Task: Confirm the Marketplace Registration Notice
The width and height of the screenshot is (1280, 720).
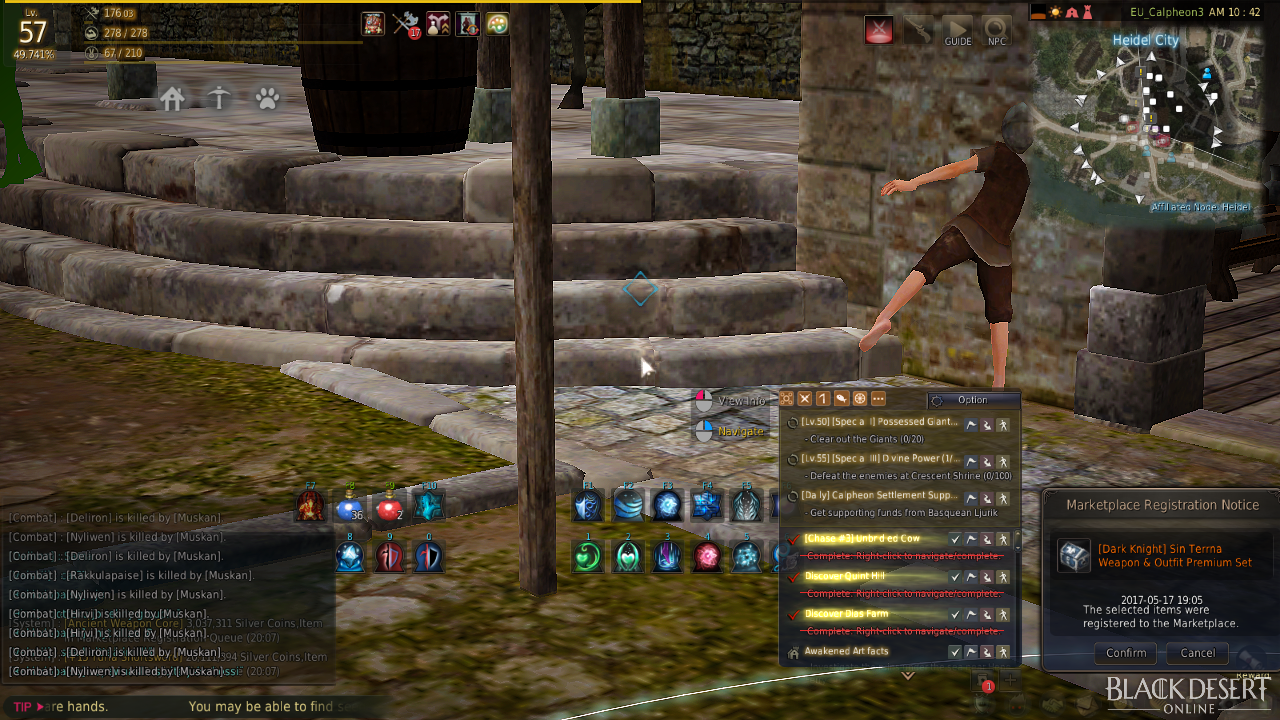Action: [1126, 653]
